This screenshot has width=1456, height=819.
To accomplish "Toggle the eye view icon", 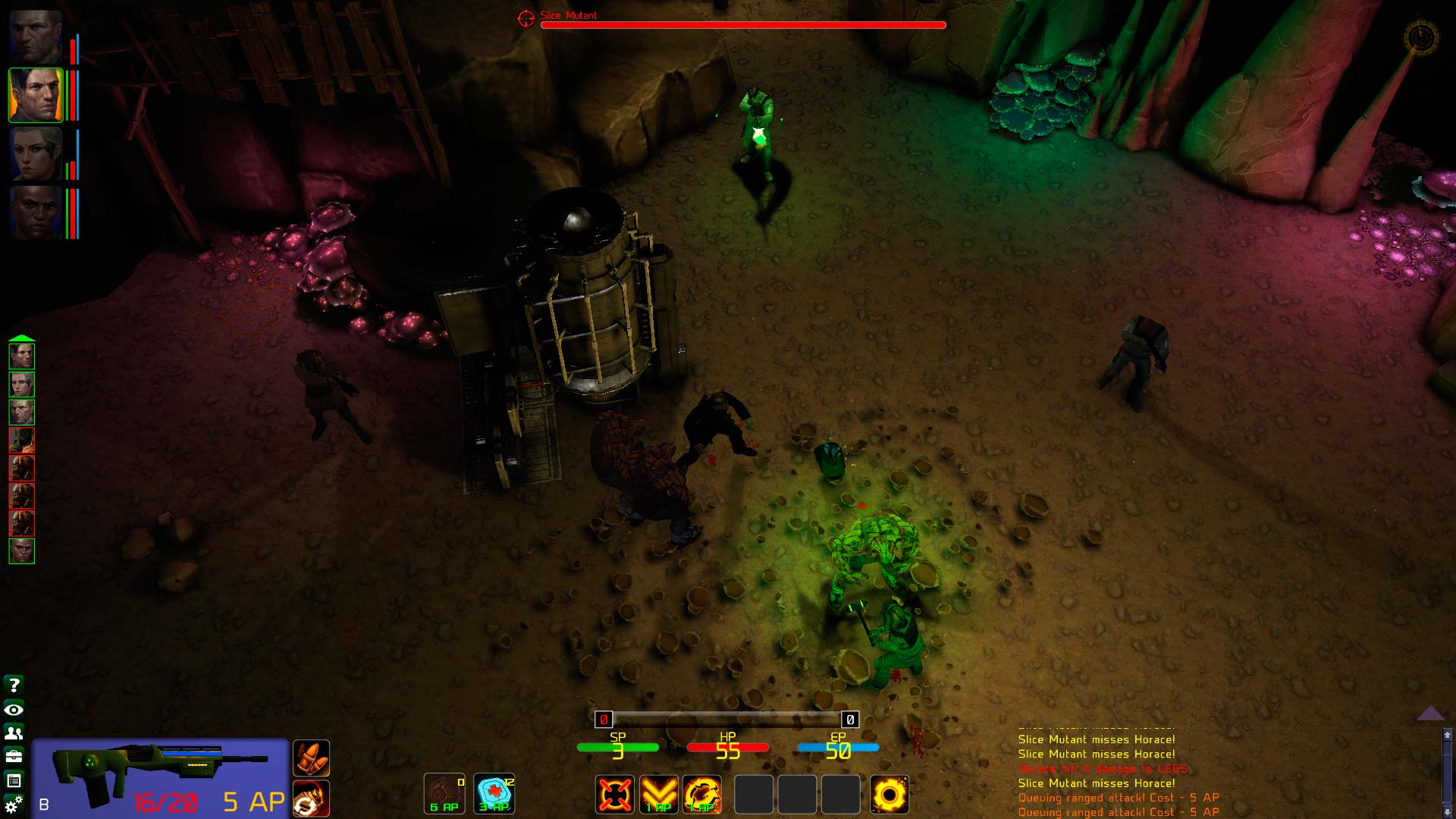I will [x=14, y=710].
